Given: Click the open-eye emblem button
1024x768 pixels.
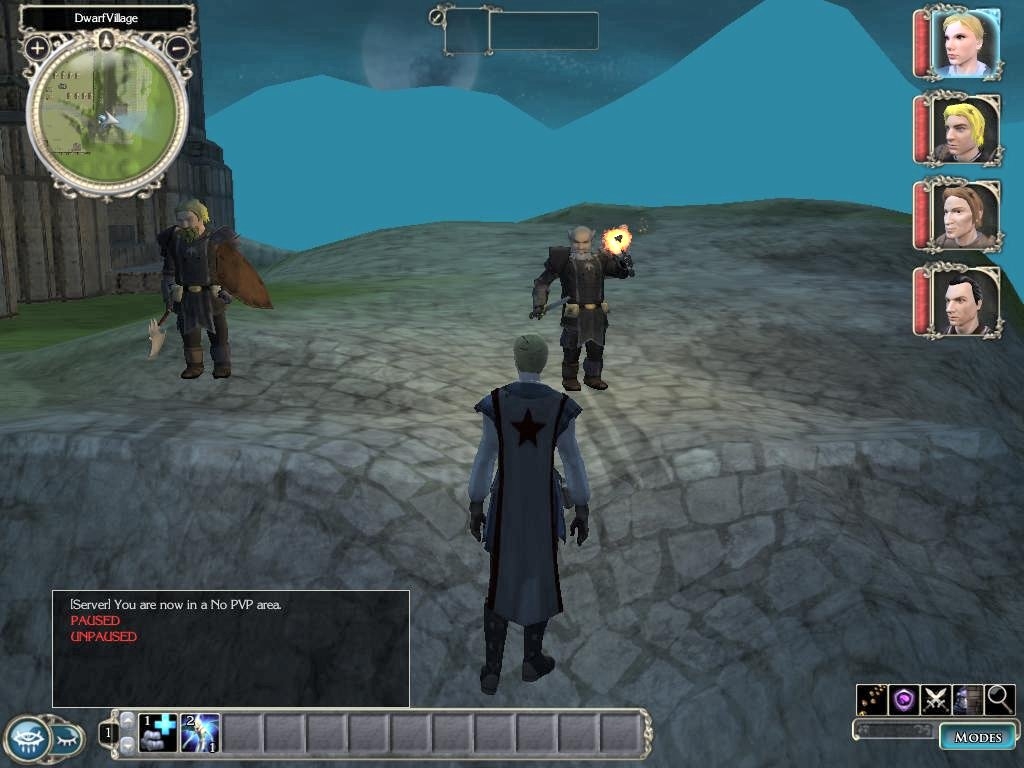Looking at the screenshot, I should click(x=27, y=739).
